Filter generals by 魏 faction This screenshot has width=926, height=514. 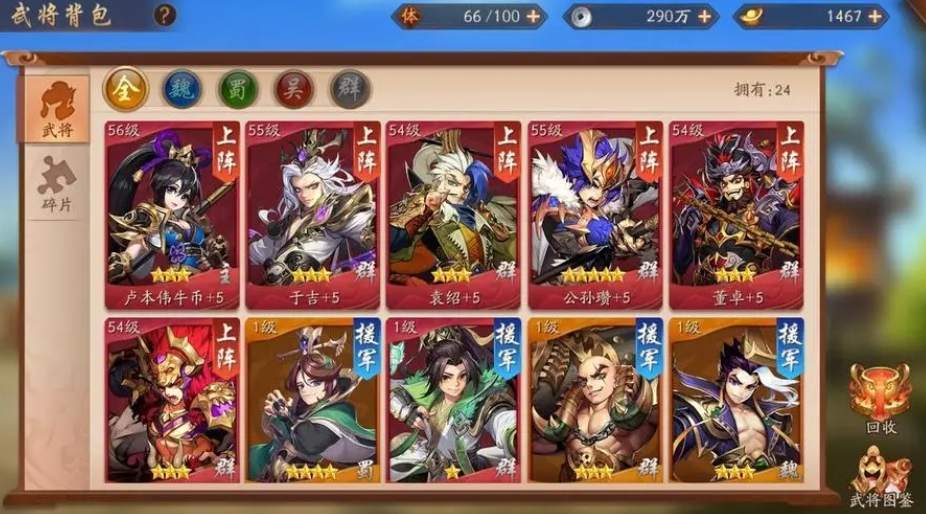(x=182, y=89)
